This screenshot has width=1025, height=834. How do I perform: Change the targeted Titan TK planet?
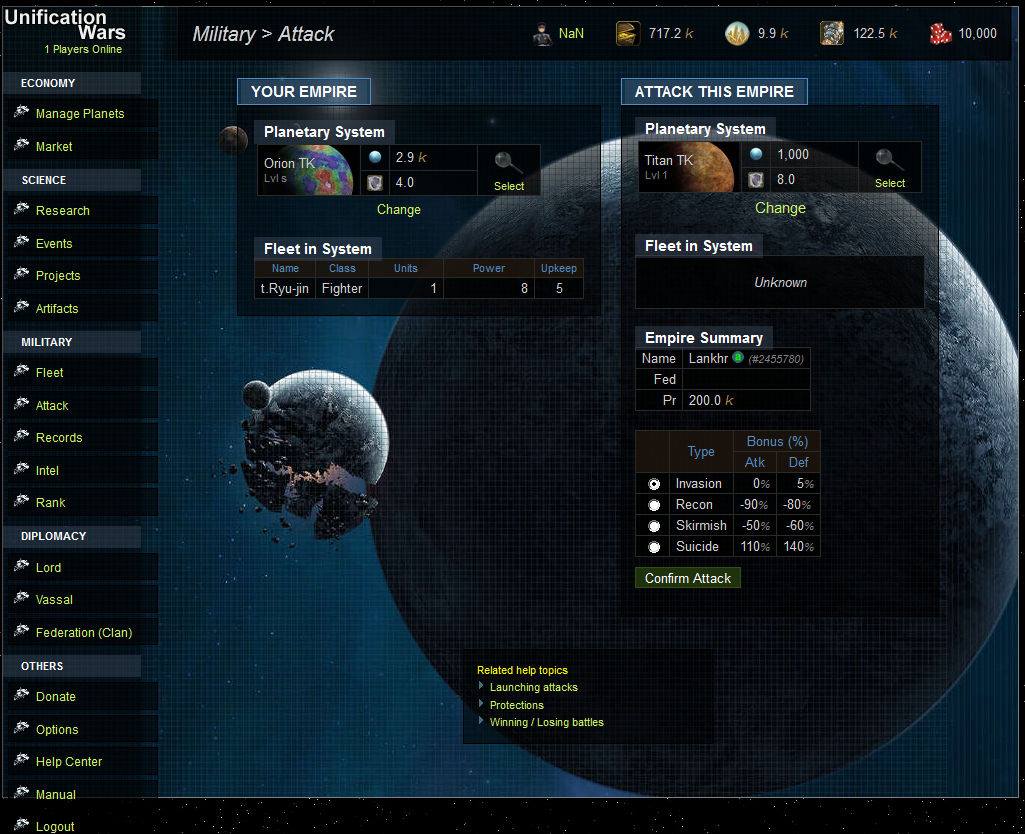(780, 208)
